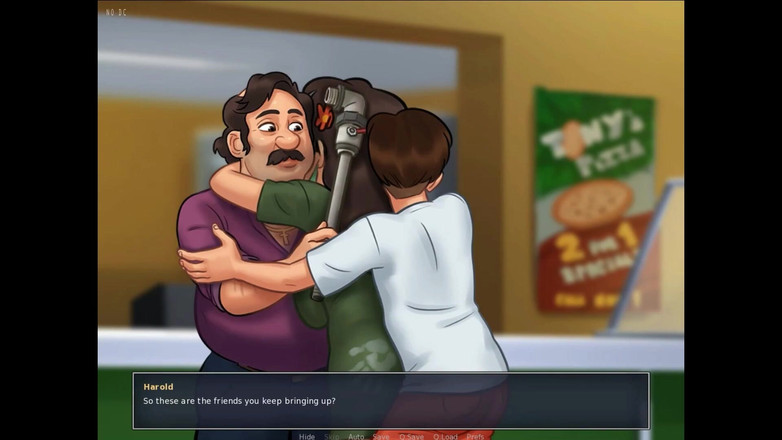
Task: Open the Save game screen
Action: coord(381,436)
